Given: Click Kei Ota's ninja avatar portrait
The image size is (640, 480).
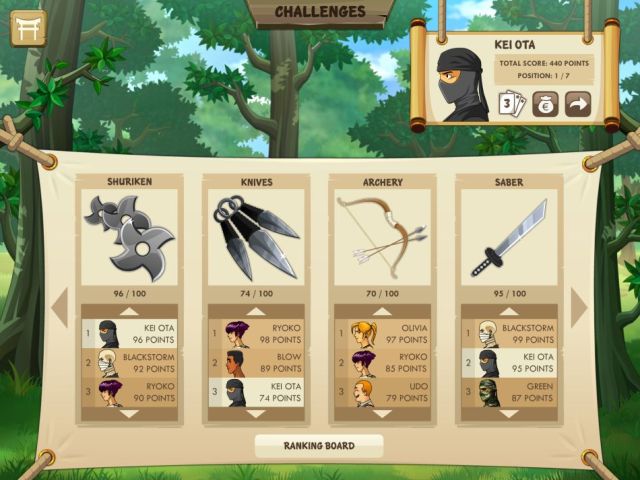Looking at the screenshot, I should coord(460,84).
